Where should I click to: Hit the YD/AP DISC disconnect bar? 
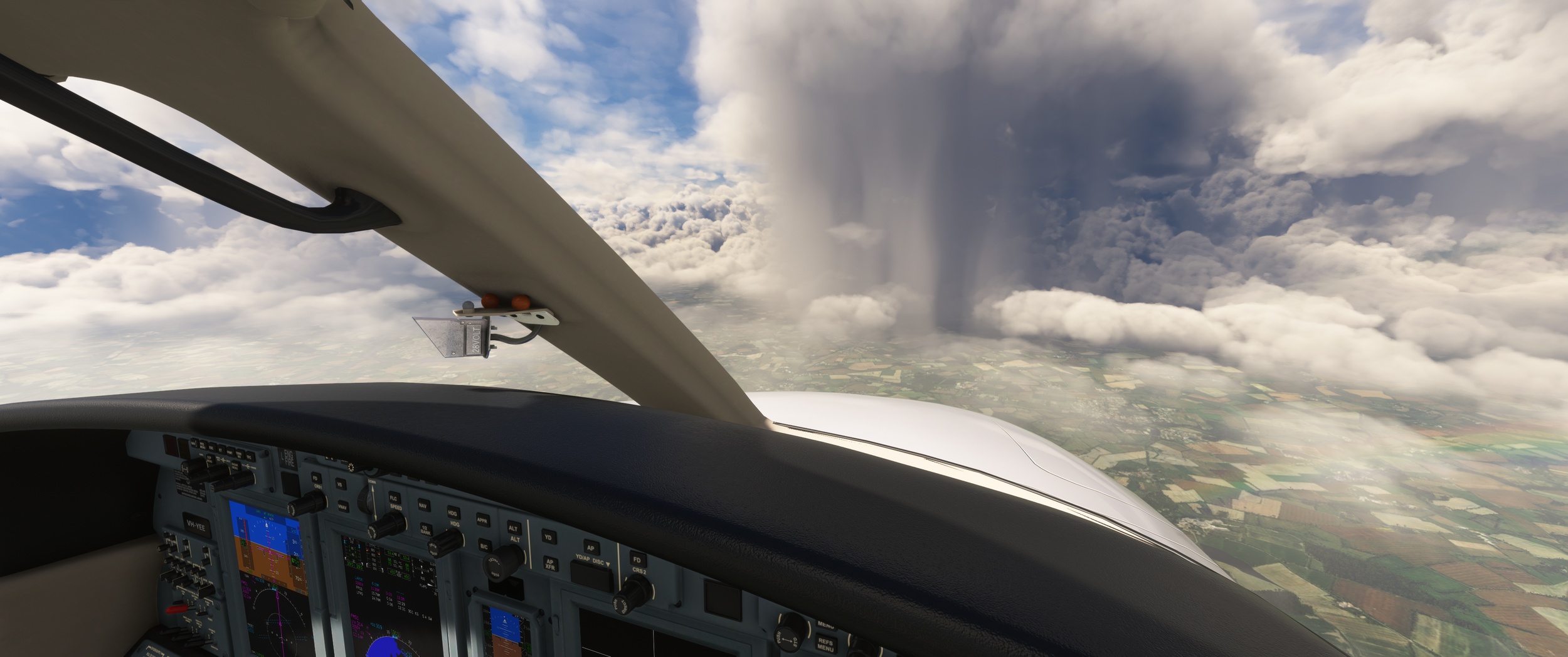[x=591, y=574]
